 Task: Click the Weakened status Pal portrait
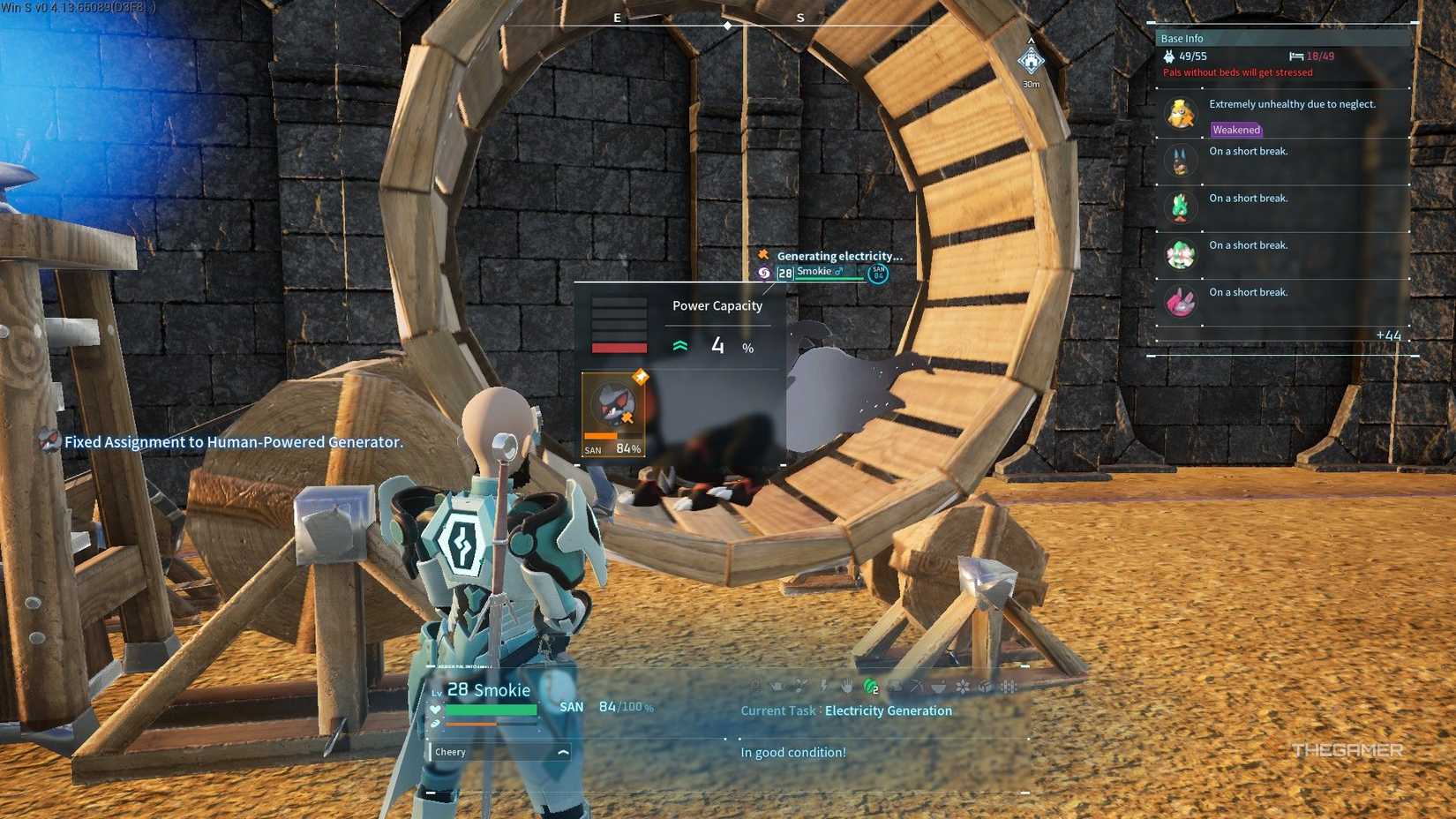tap(1182, 114)
